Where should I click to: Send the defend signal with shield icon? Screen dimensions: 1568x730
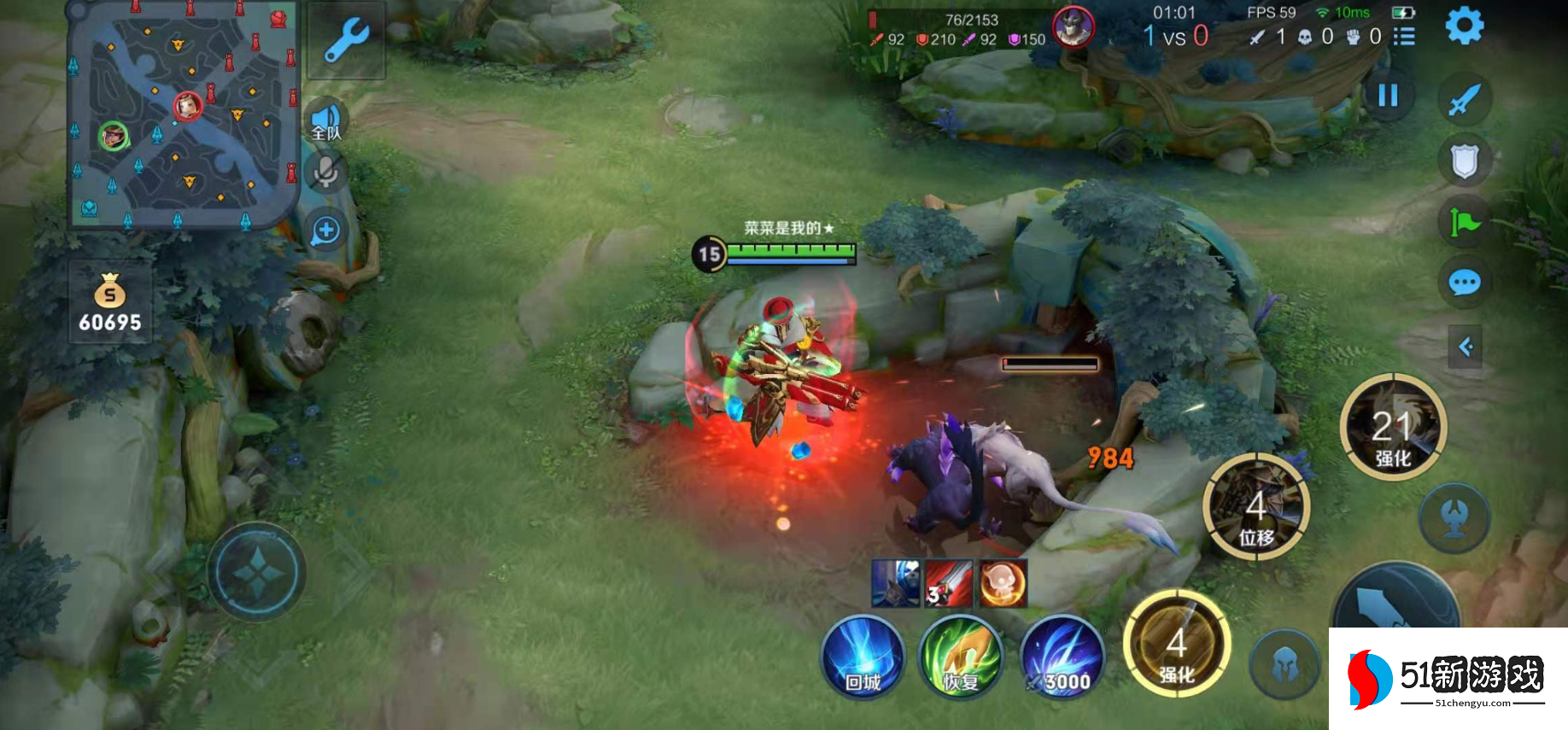click(x=1464, y=161)
